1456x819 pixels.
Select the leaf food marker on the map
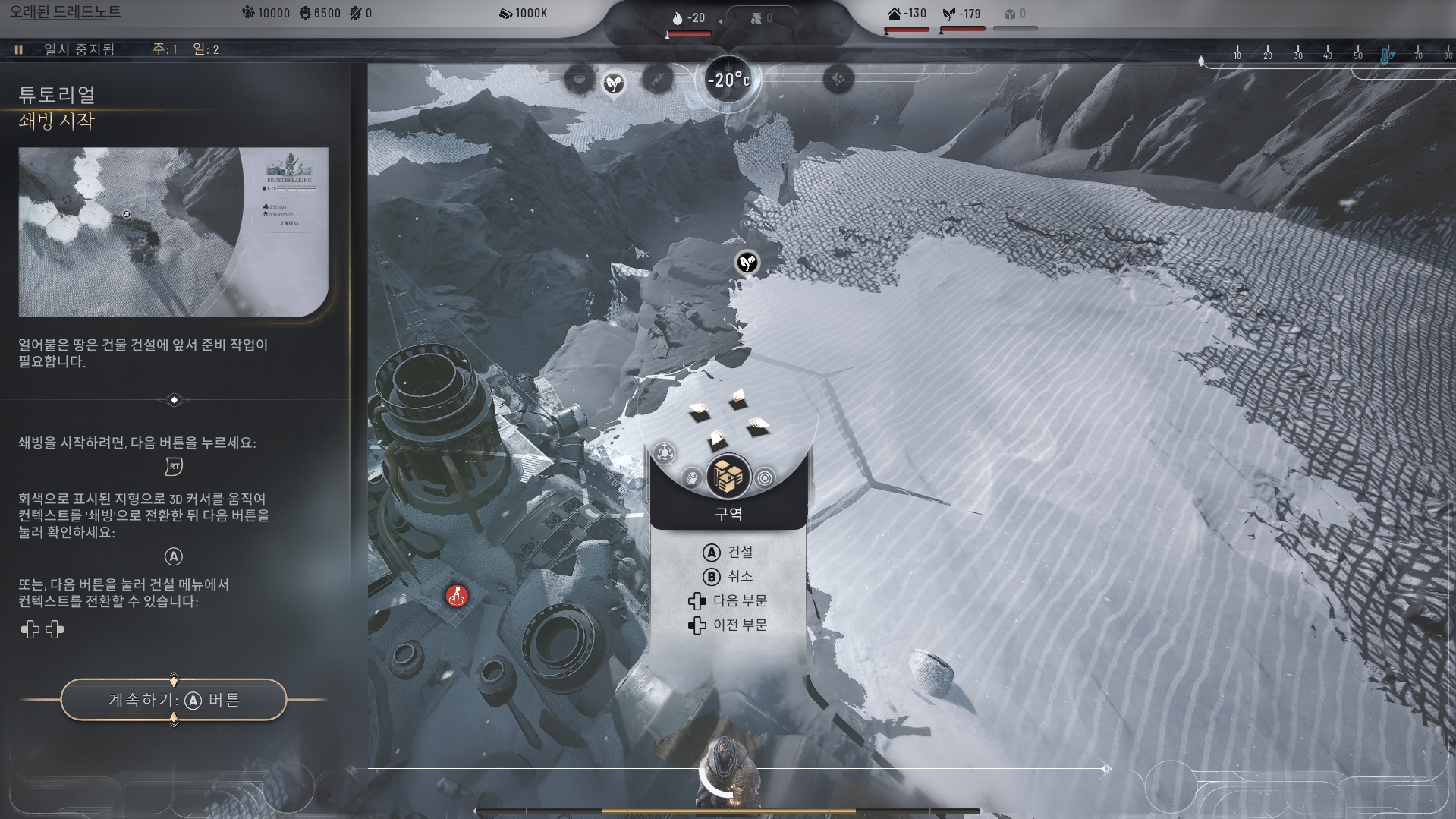tap(747, 263)
